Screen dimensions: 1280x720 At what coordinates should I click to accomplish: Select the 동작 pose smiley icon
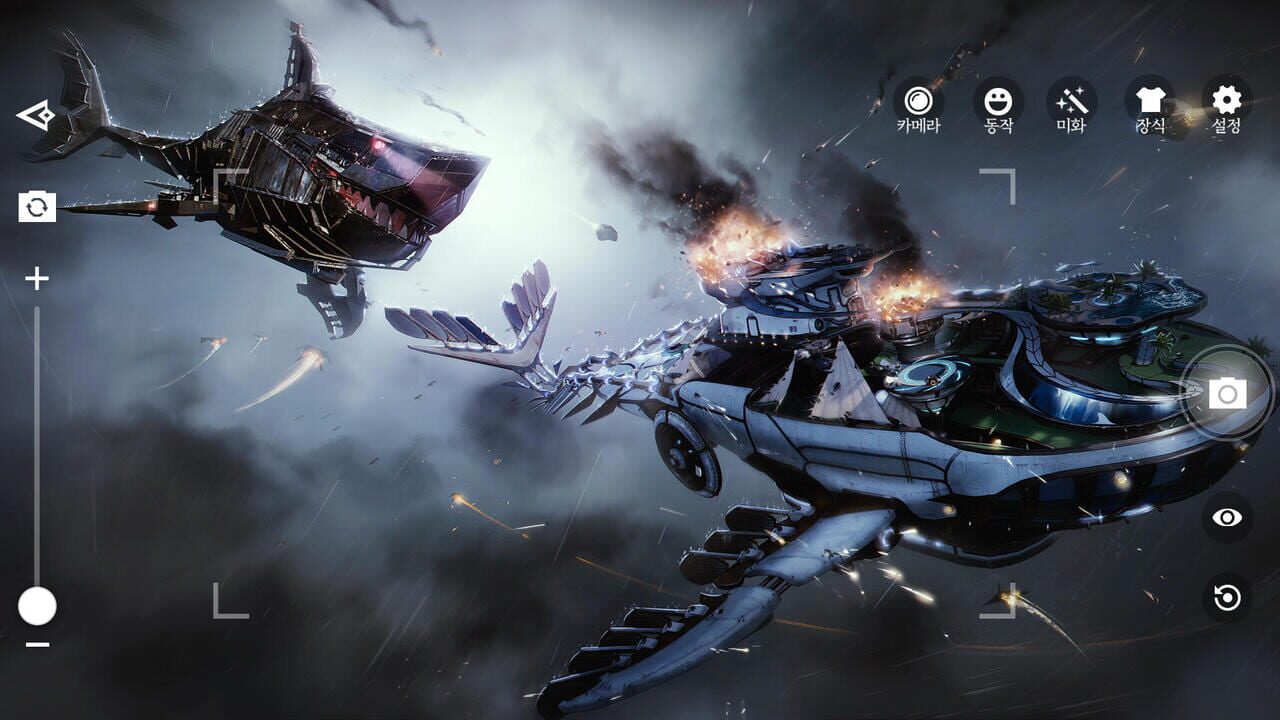tap(1000, 99)
